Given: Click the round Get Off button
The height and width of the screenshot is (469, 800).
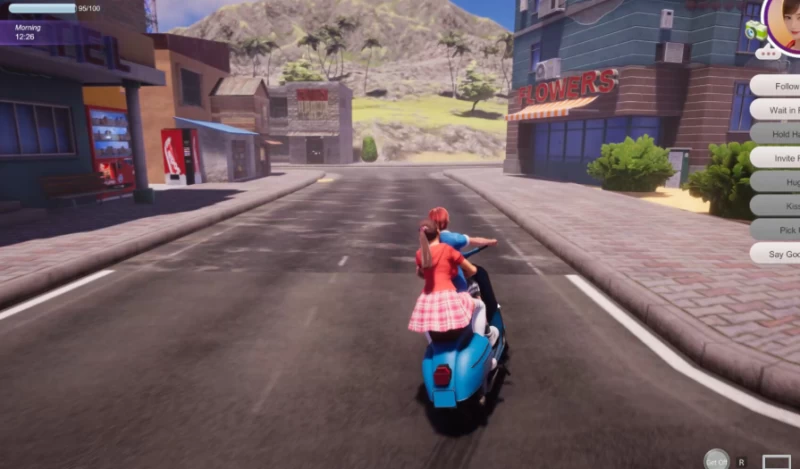Looking at the screenshot, I should click(x=716, y=460).
